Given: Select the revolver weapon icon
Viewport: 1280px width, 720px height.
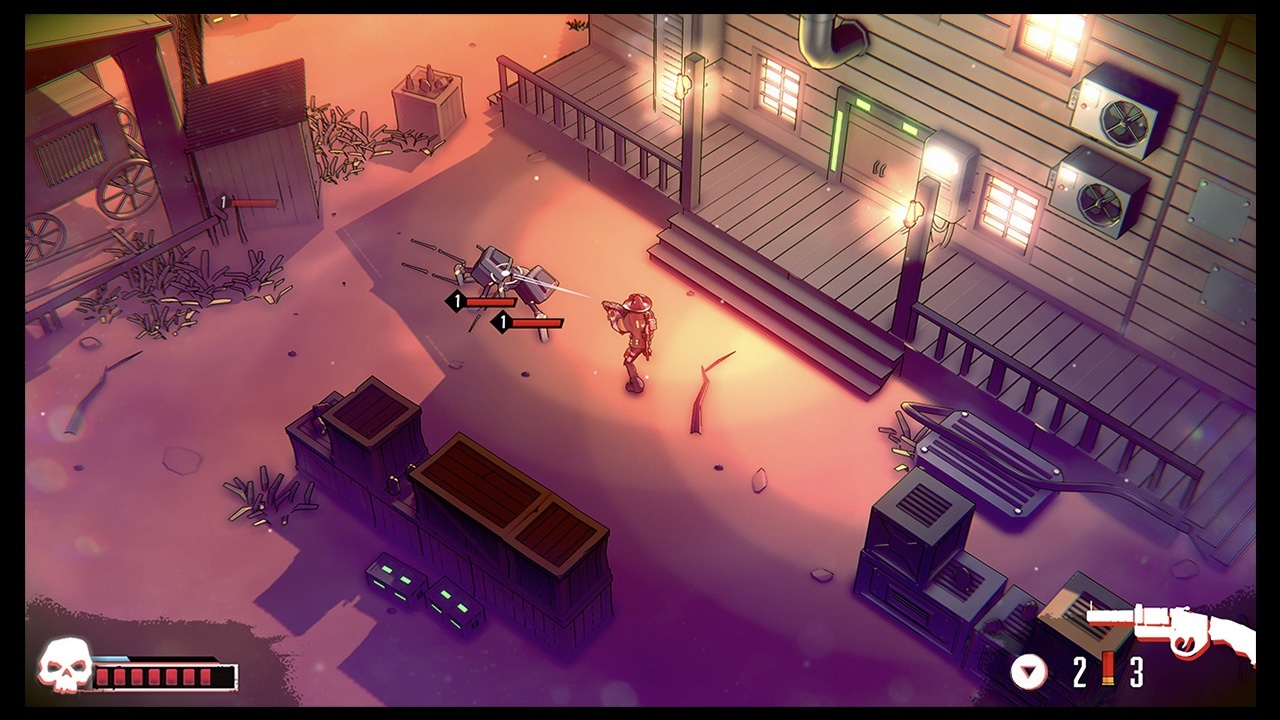Looking at the screenshot, I should pos(1170,630).
